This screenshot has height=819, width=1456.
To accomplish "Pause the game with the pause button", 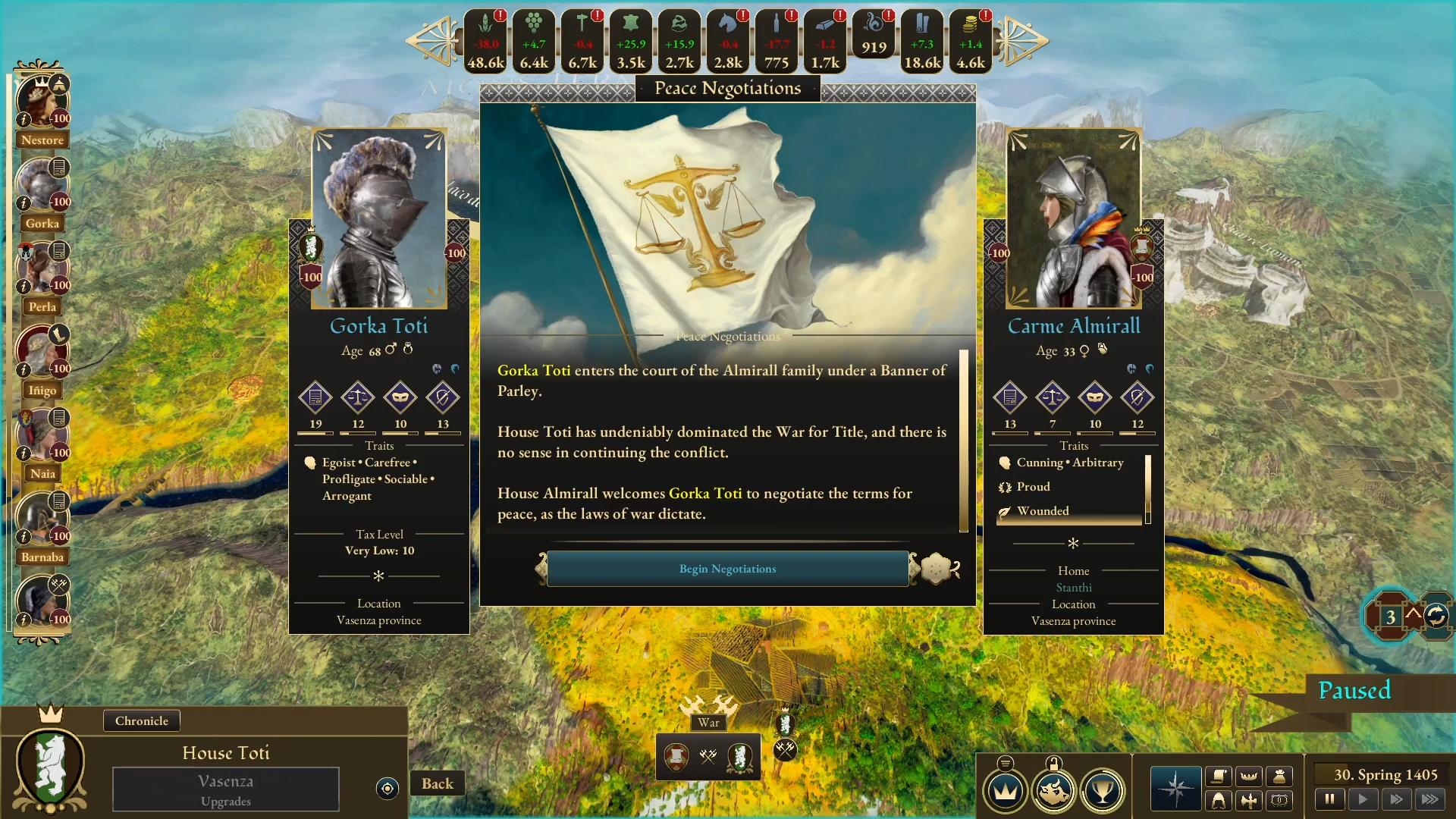I will [1329, 799].
